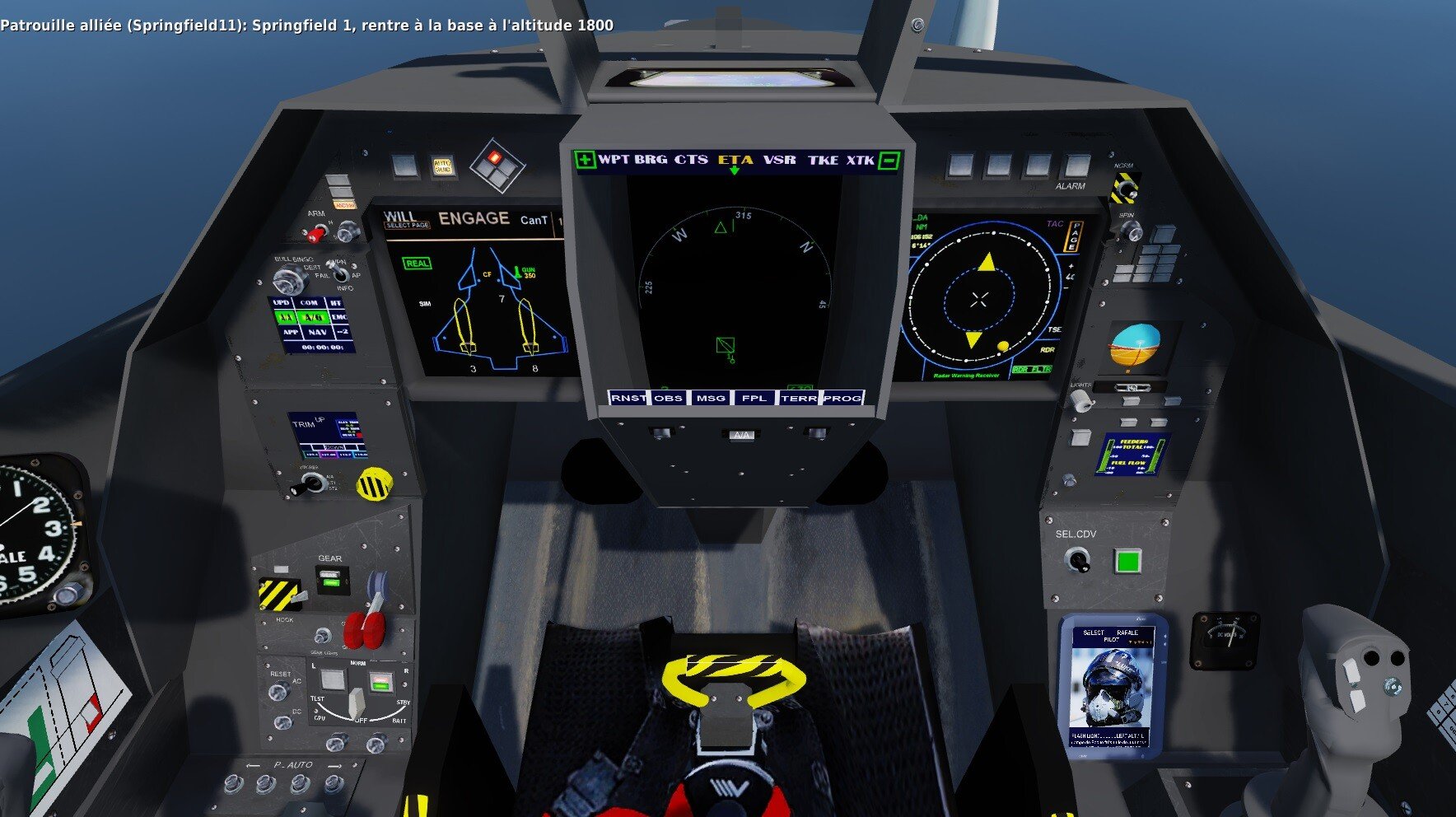The image size is (1456, 817).
Task: Flip the red guarded ARM switch
Action: (x=317, y=233)
